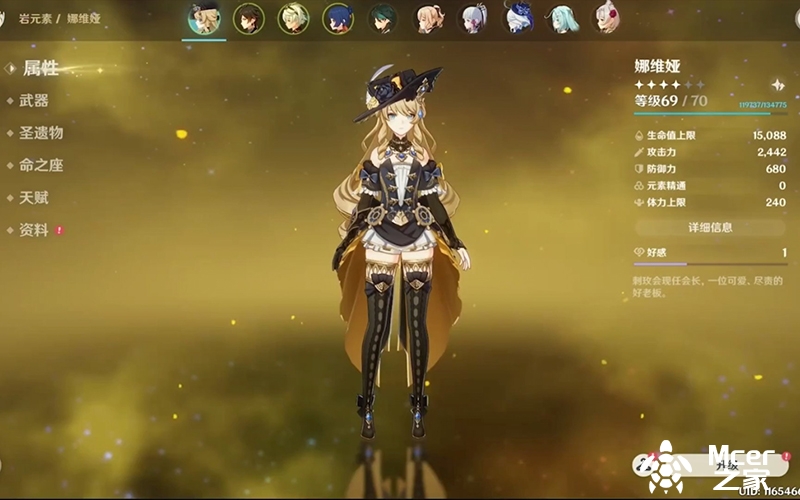Screen dimensions: 800x500
Task: Select the 圣遗物 artifacts menu entry
Action: click(x=41, y=133)
